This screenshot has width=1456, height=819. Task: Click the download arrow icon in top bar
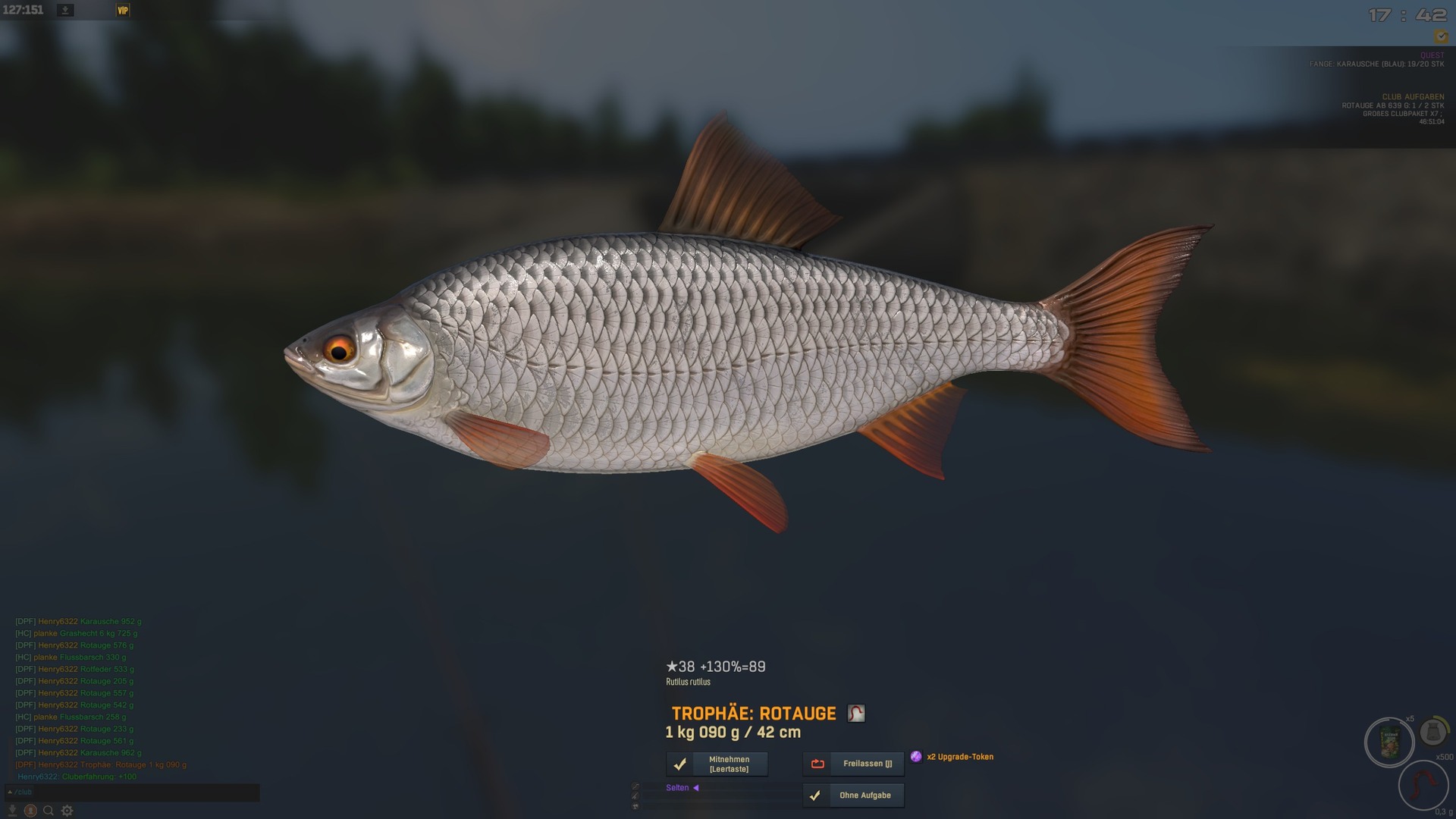tap(65, 10)
